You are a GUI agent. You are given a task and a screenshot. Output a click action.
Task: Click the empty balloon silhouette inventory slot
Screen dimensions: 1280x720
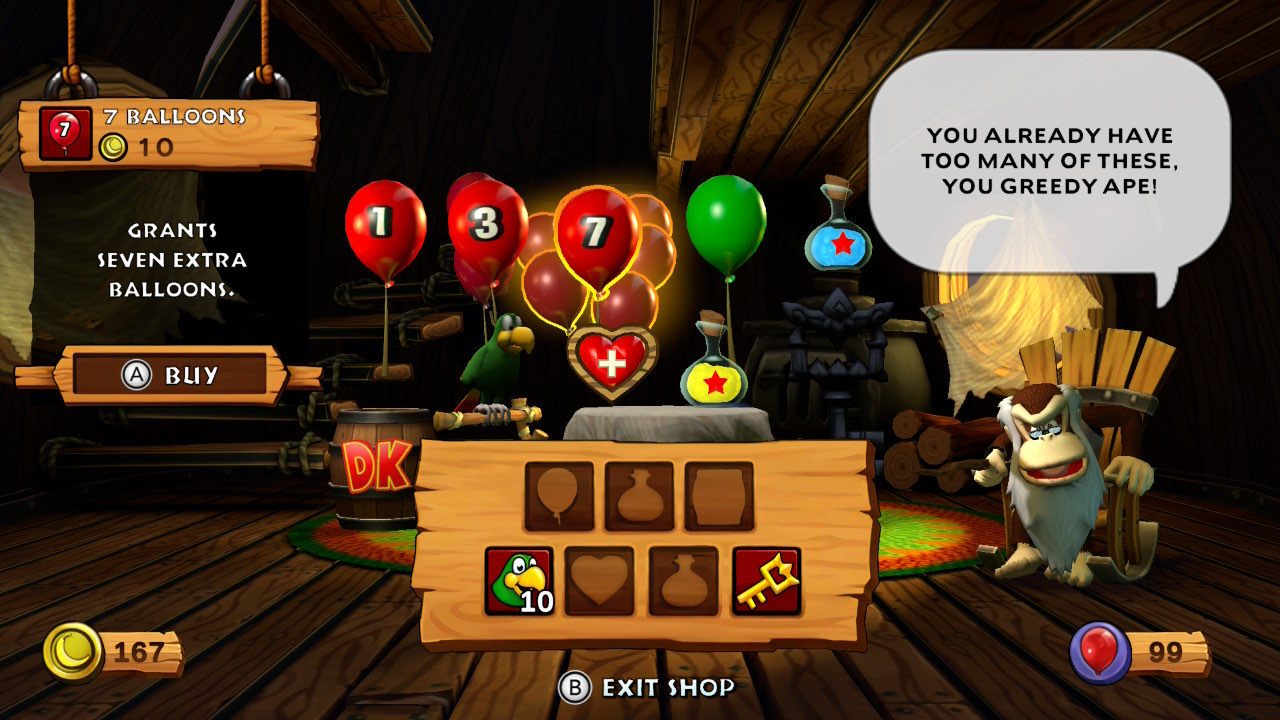(x=559, y=496)
